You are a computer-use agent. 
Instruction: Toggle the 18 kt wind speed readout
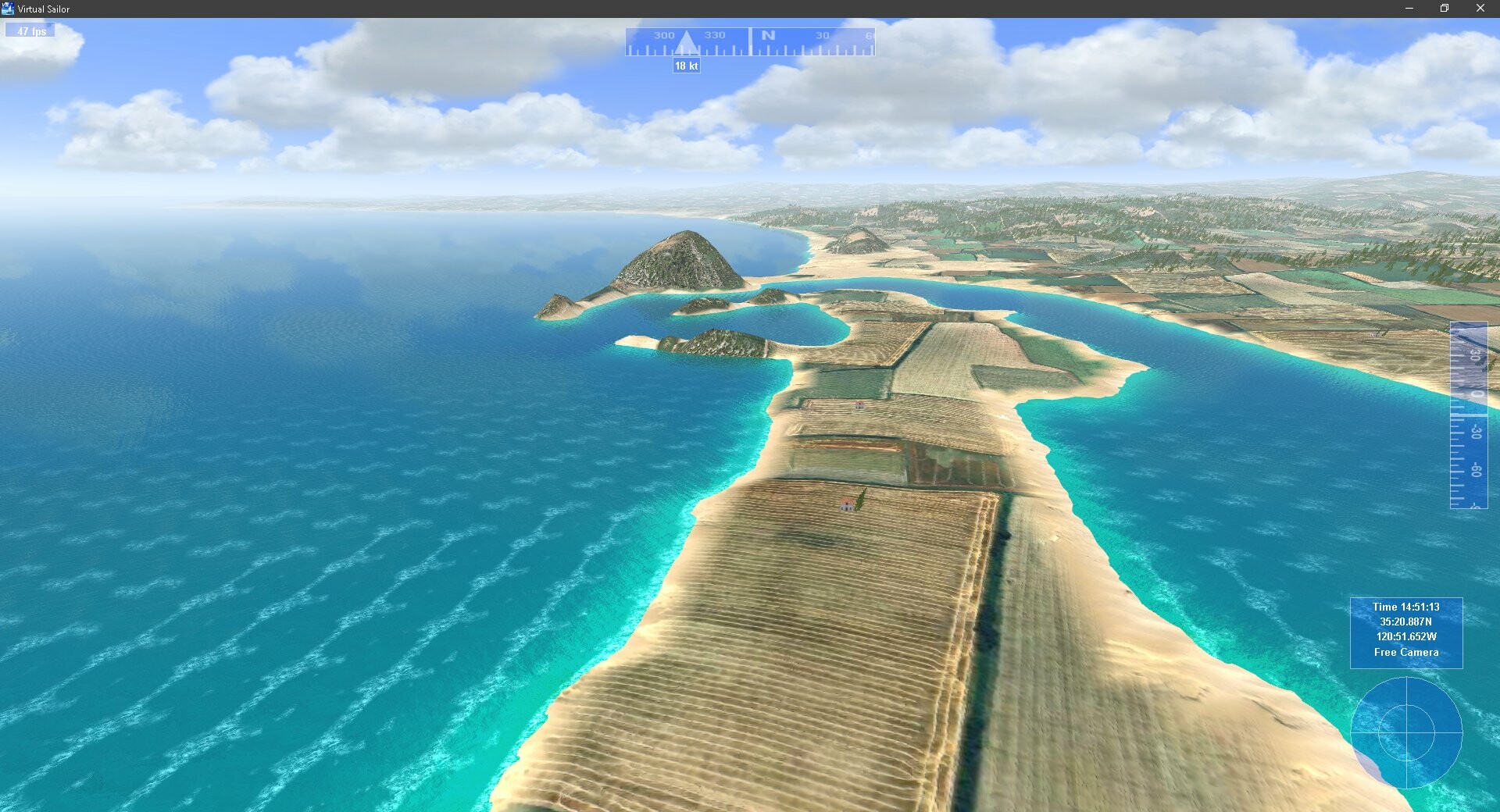[x=685, y=66]
